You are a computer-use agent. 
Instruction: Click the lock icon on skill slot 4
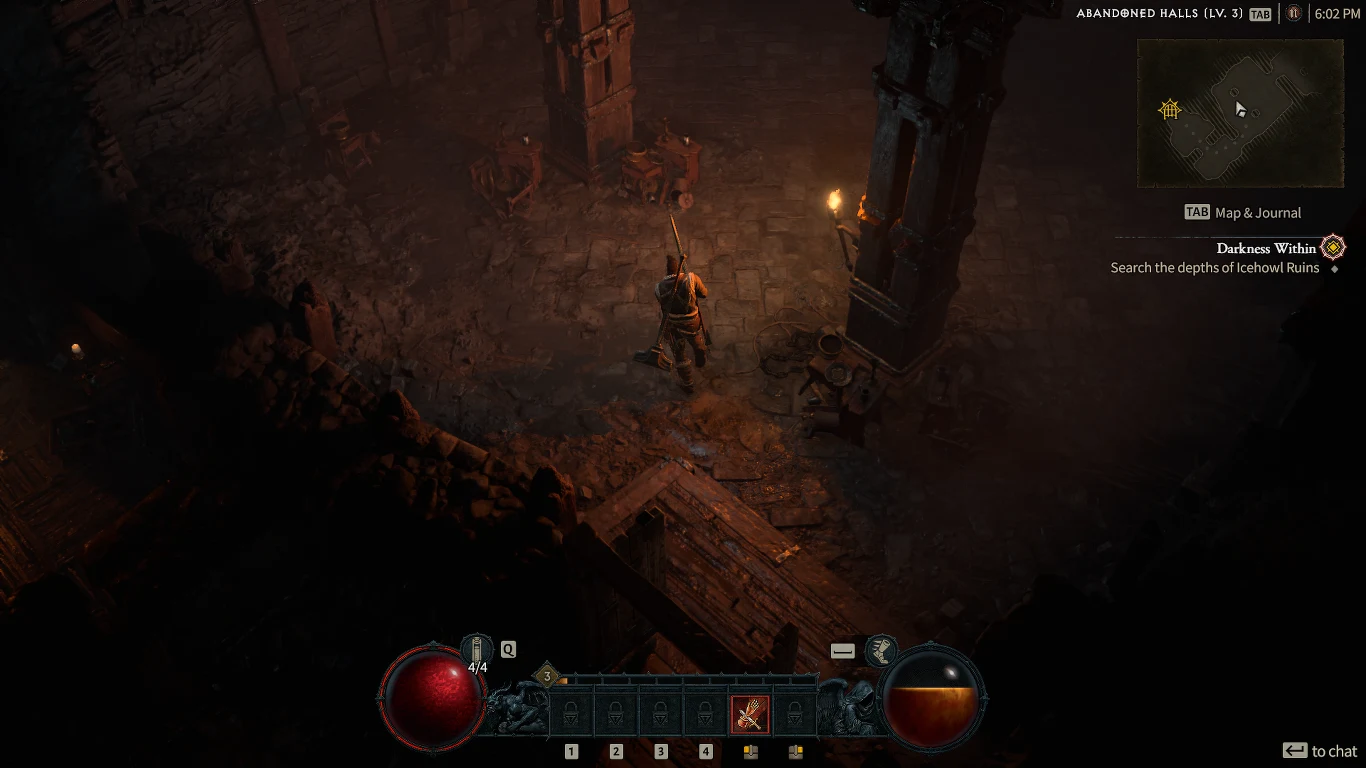pyautogui.click(x=706, y=712)
